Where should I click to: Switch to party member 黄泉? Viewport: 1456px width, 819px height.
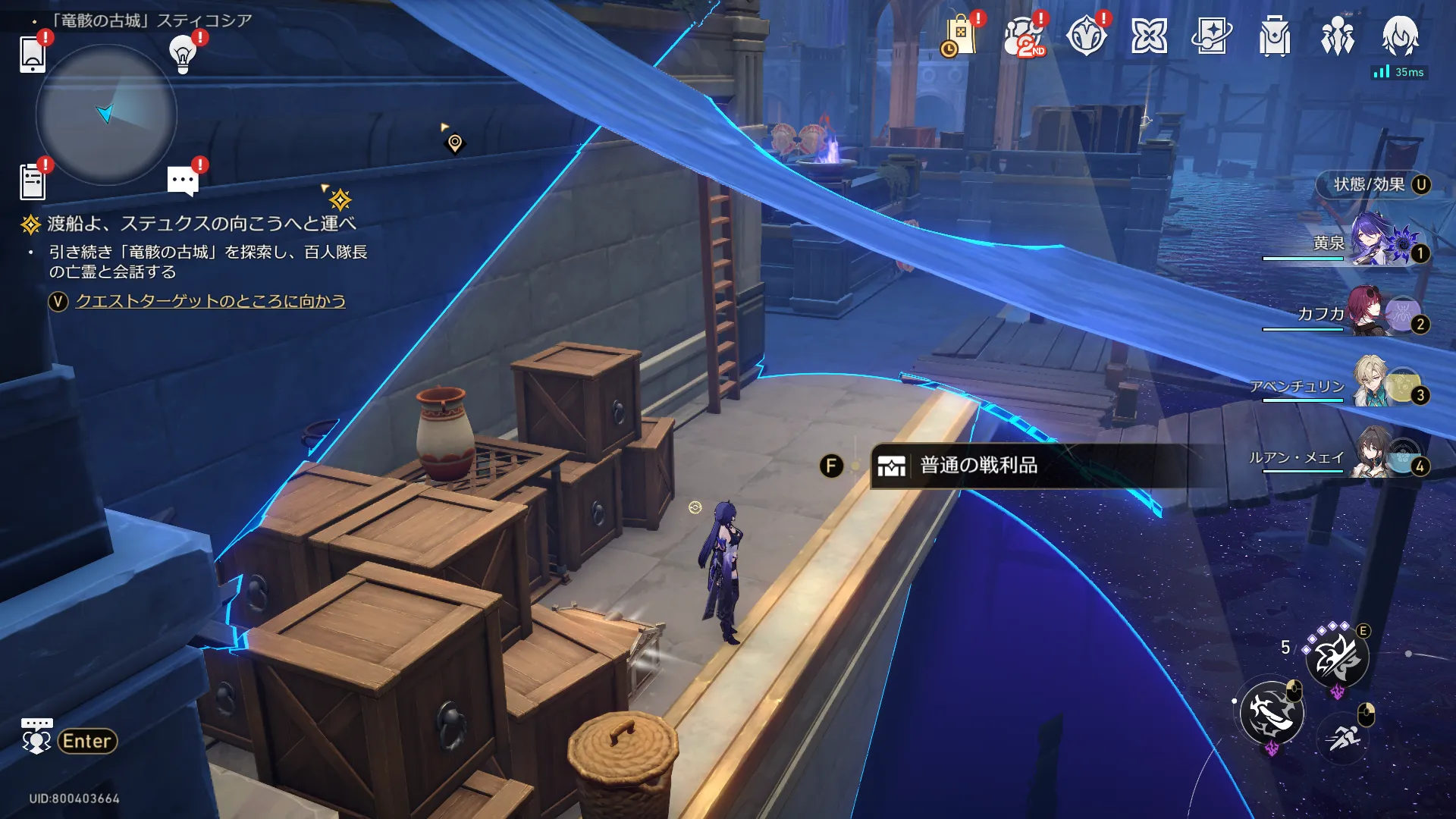click(x=1373, y=243)
